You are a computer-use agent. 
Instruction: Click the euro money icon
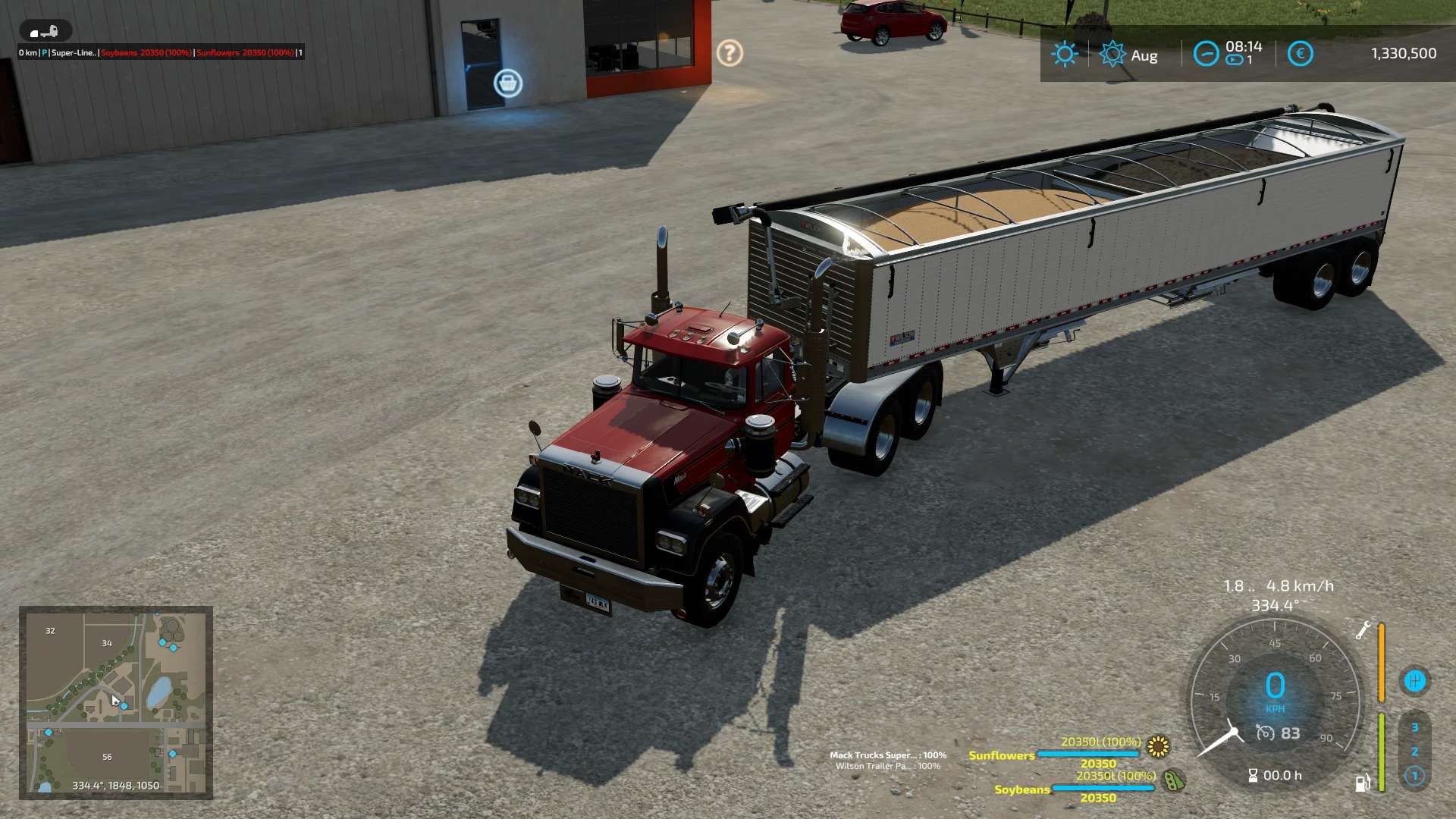1300,54
